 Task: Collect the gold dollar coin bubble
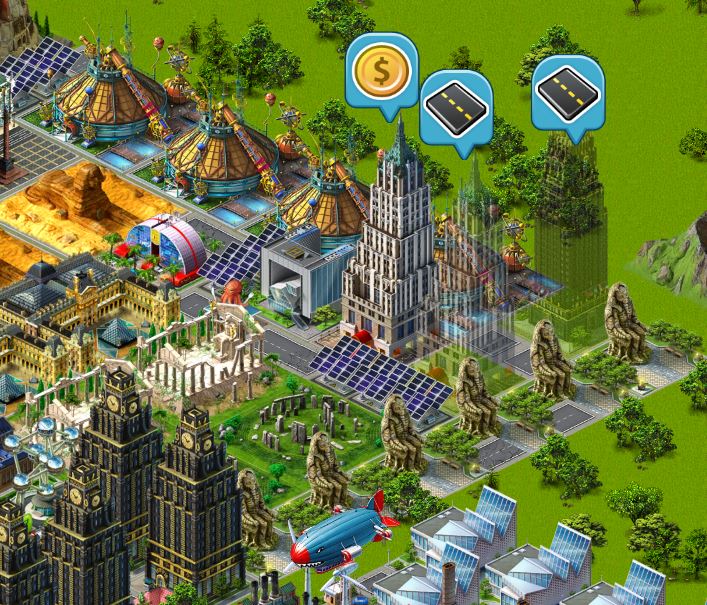pos(381,70)
